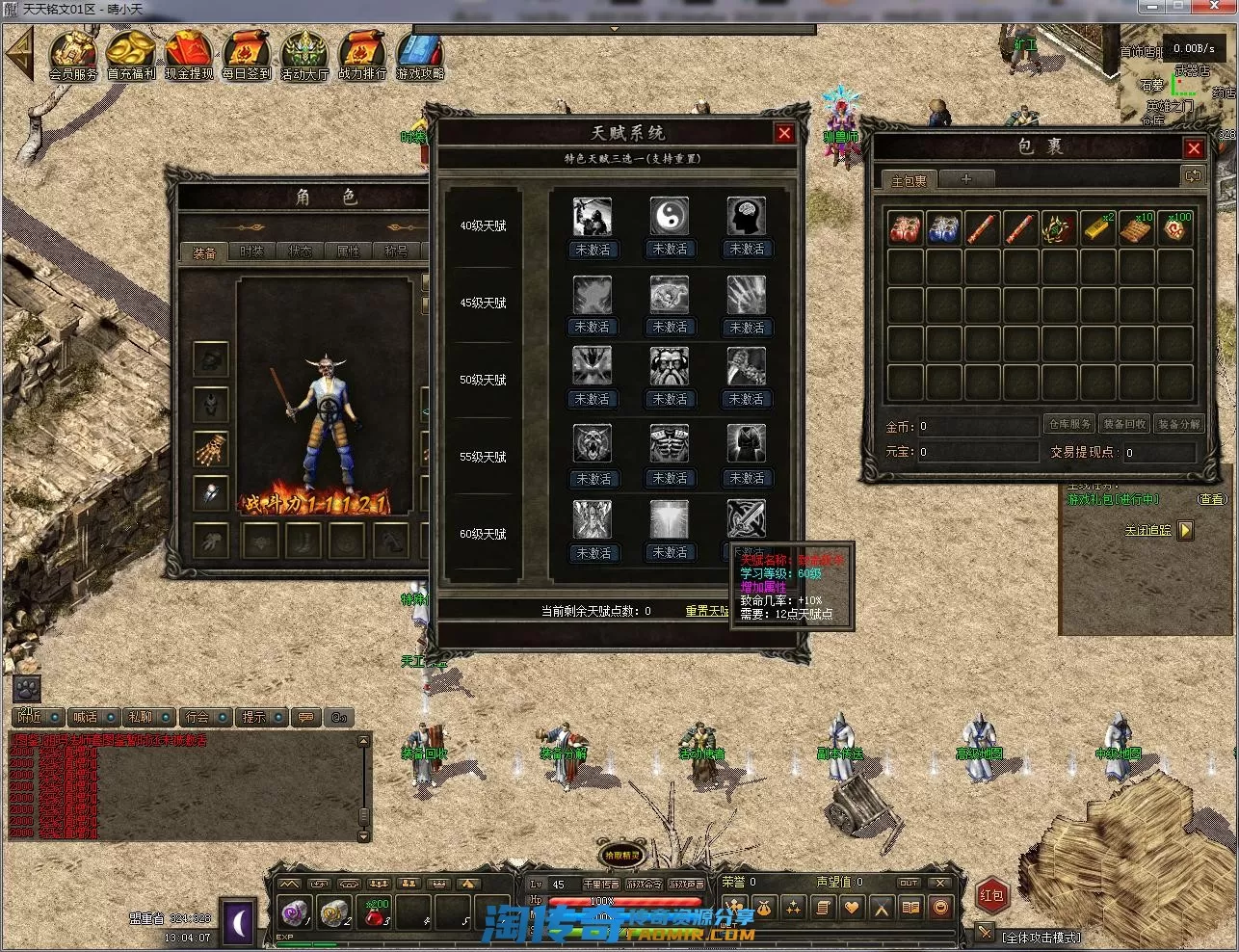Open the 首充福利 first-recharge bonus
This screenshot has height=952, width=1239.
(131, 54)
